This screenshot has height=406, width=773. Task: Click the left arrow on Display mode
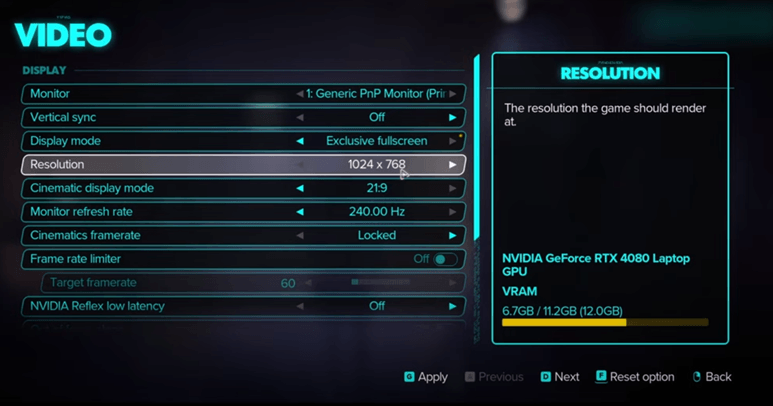click(x=300, y=141)
